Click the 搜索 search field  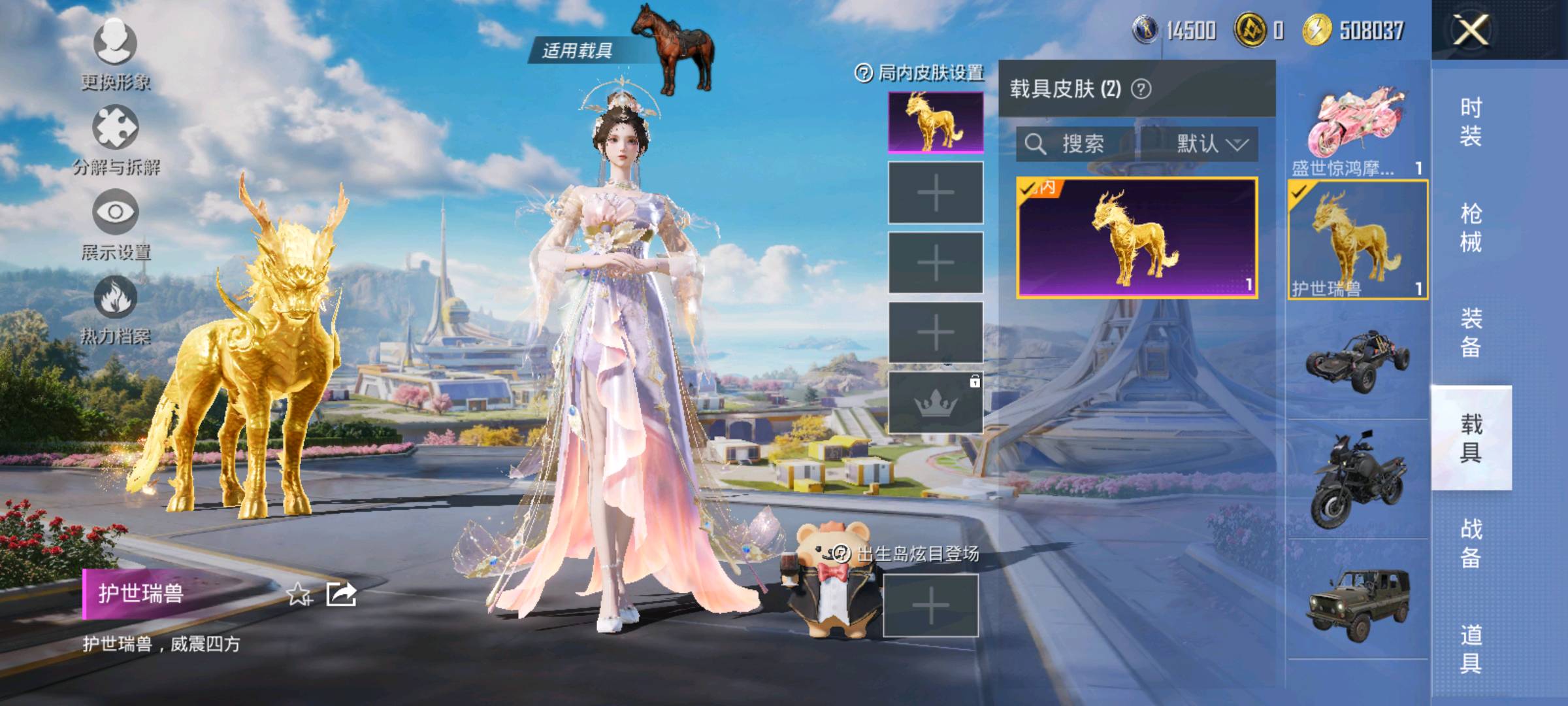(x=1078, y=144)
